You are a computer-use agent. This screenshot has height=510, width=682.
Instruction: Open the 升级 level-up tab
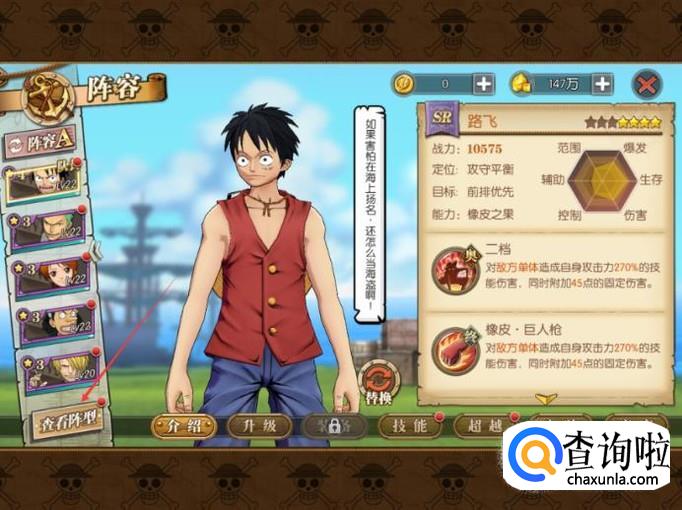(257, 425)
